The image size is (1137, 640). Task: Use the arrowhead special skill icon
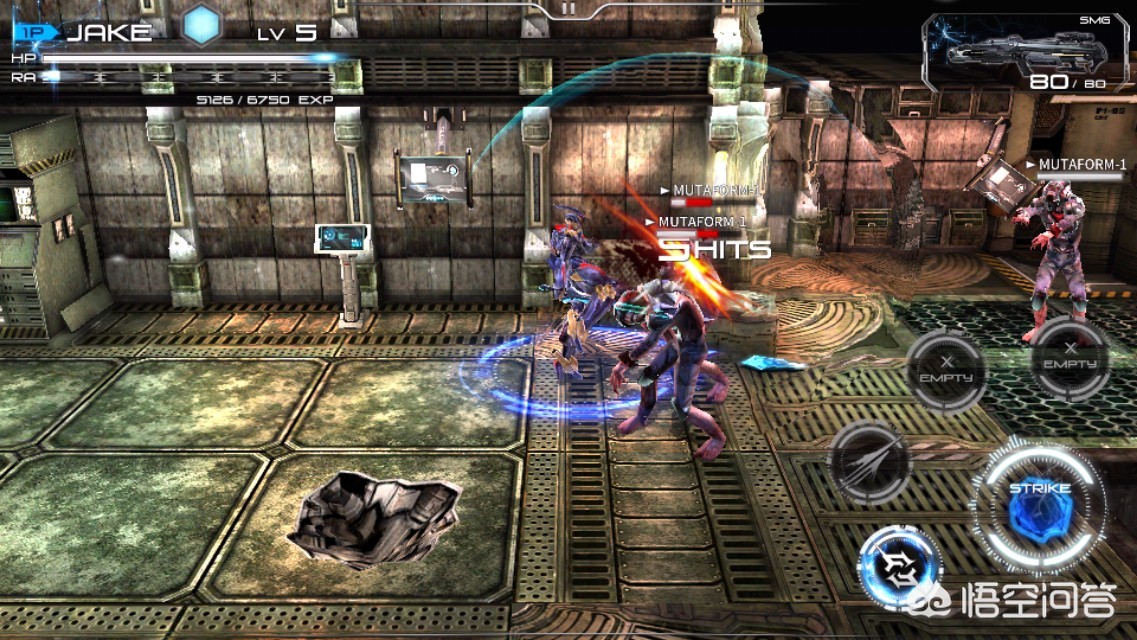(x=869, y=461)
